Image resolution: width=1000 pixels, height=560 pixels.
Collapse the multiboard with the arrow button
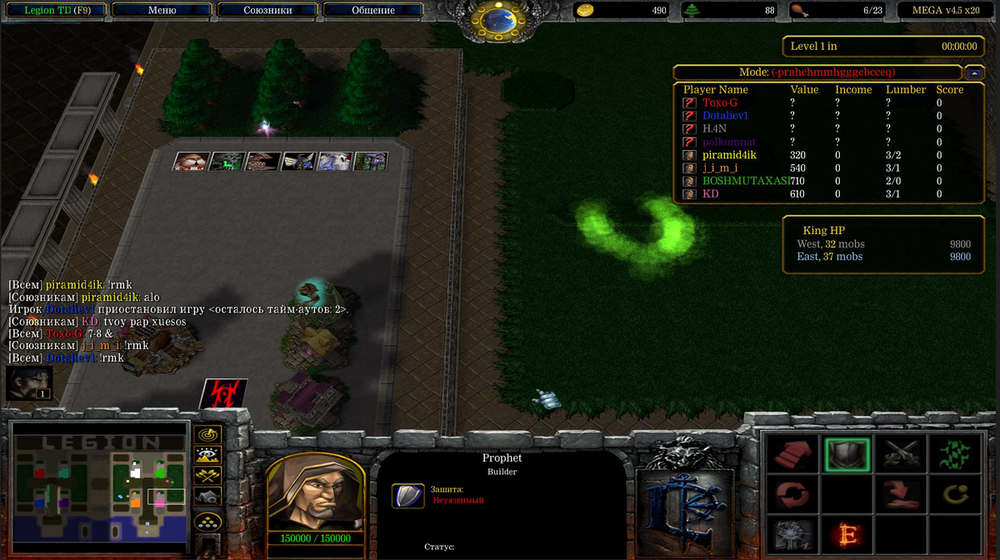974,72
